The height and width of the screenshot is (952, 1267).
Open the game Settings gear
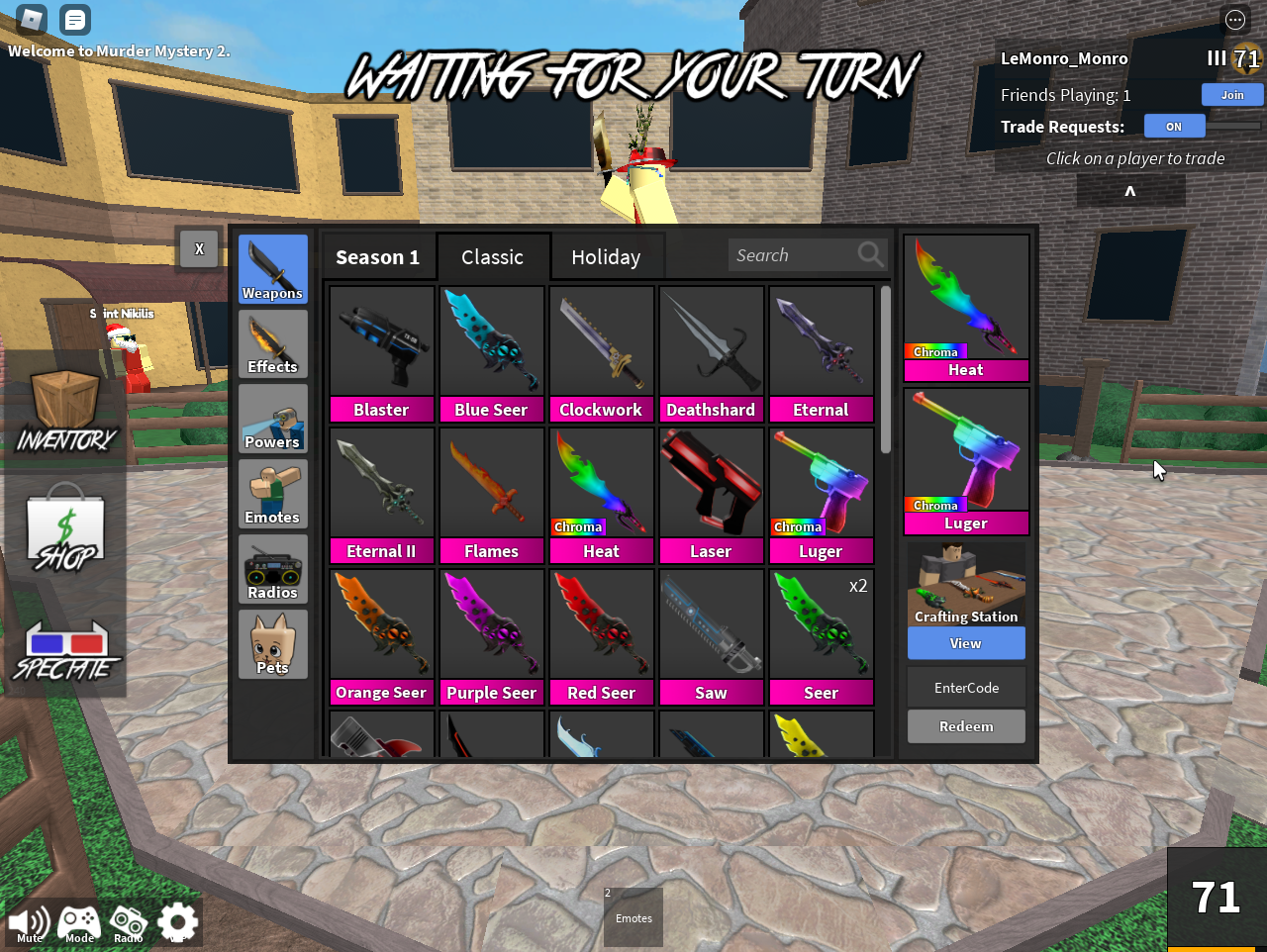tap(176, 921)
